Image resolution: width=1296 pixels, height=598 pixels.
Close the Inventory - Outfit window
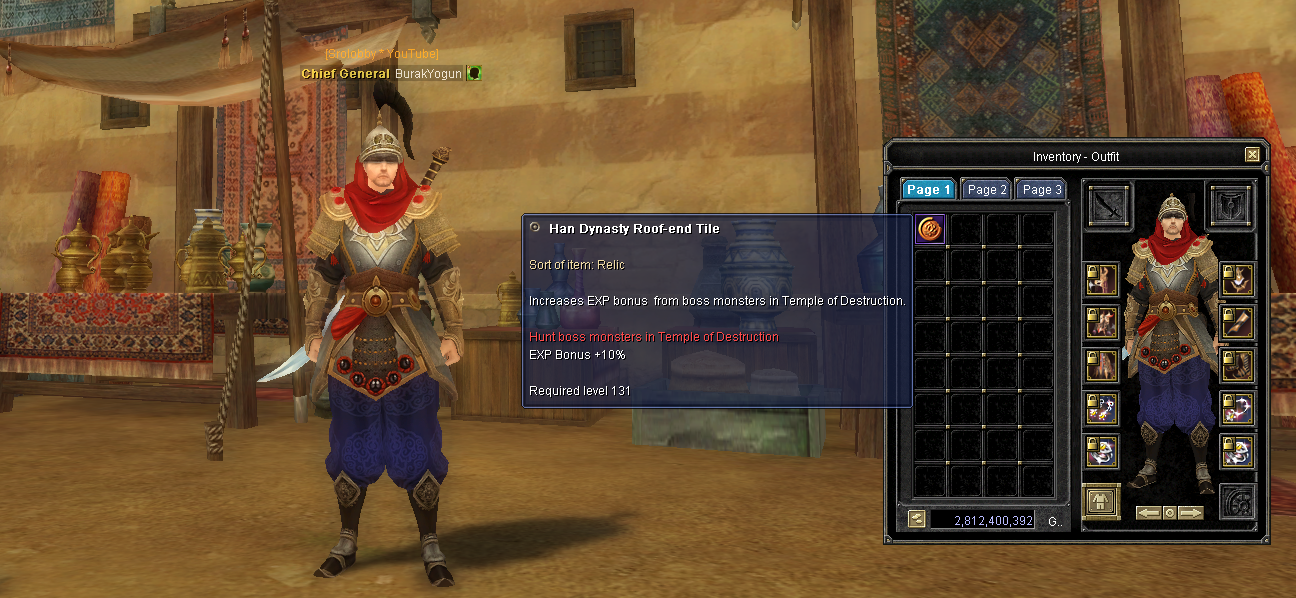1252,155
